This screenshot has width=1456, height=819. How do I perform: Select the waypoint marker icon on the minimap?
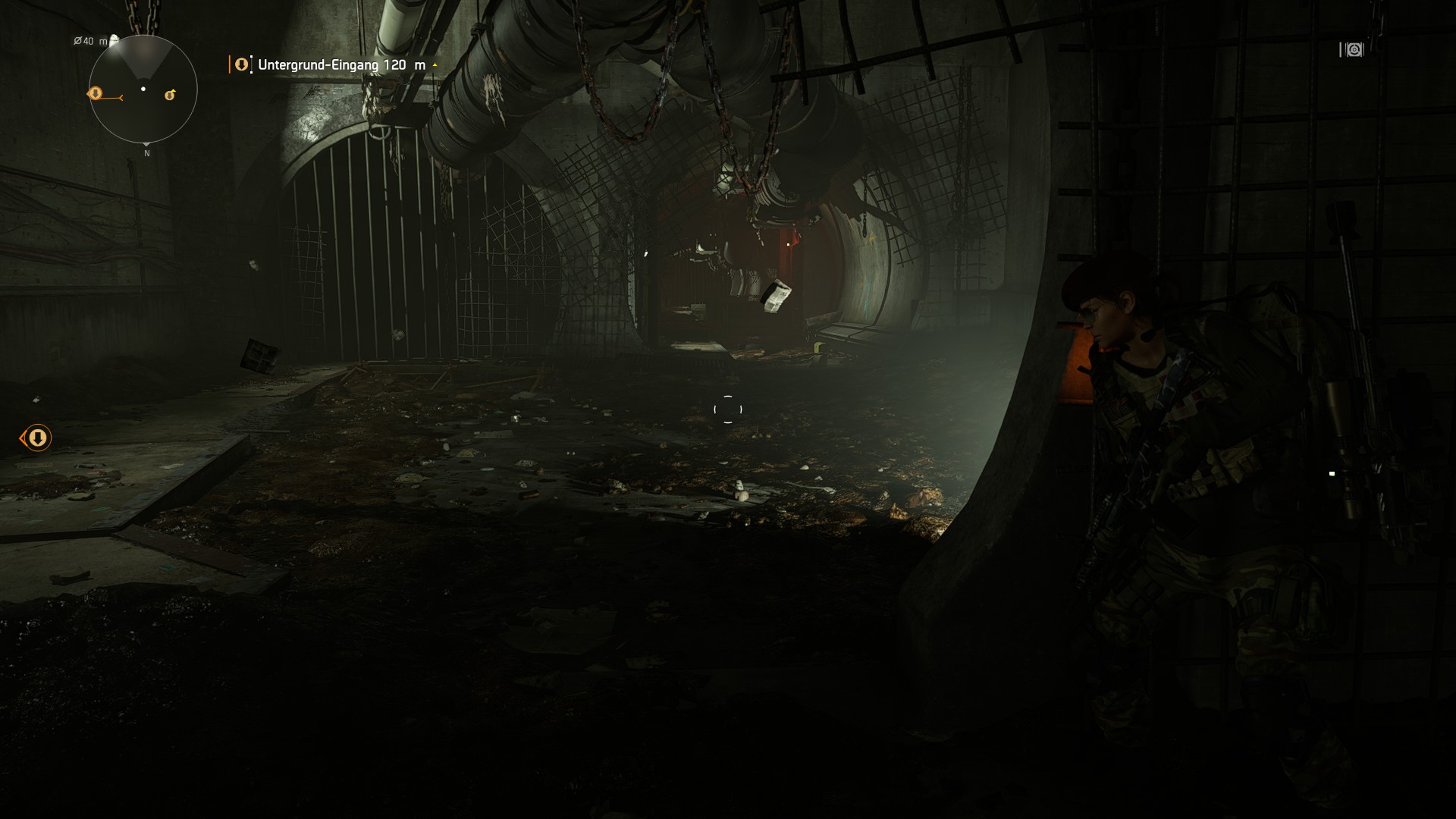click(96, 93)
